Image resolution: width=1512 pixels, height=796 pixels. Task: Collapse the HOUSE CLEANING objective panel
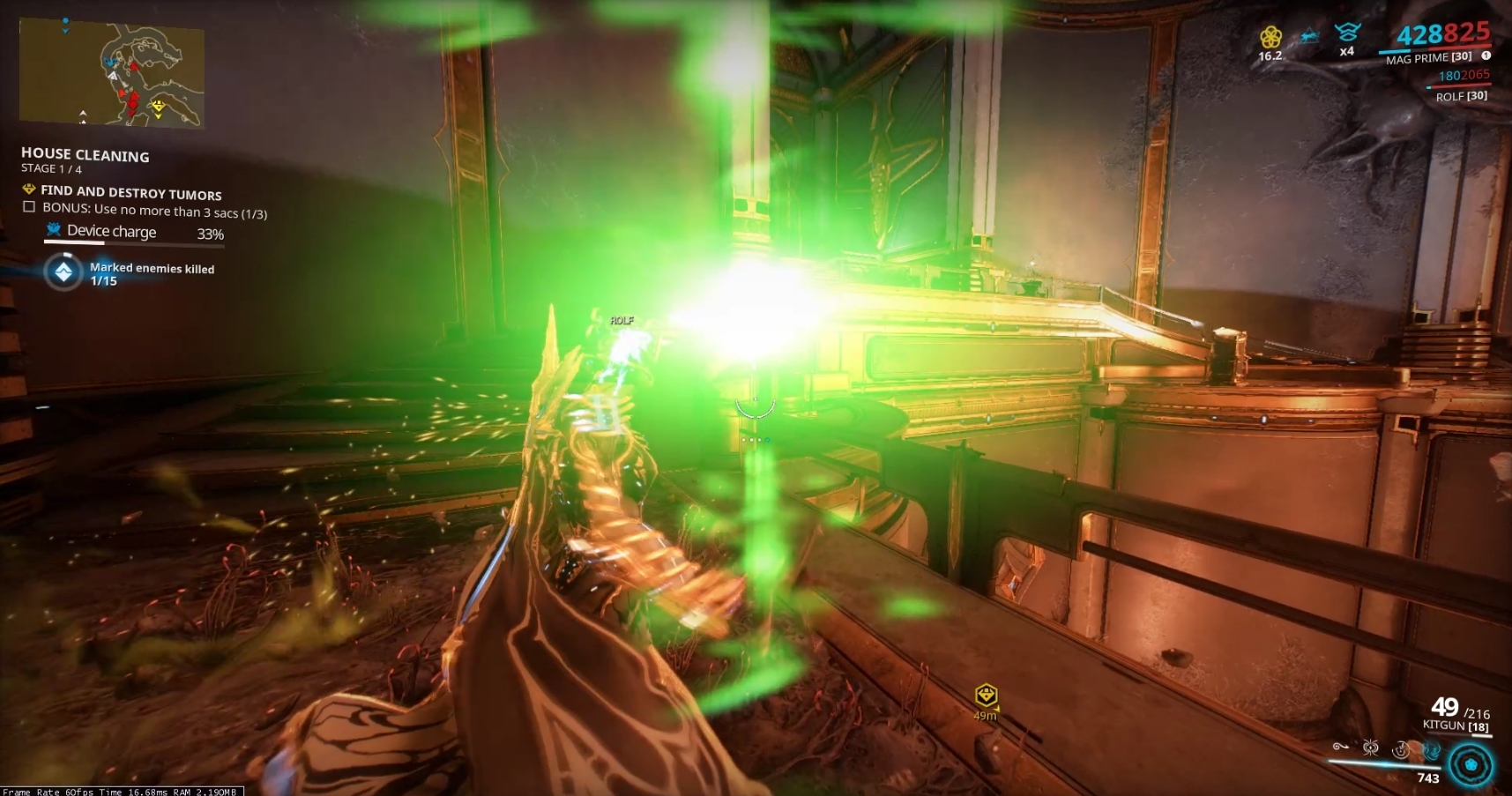tap(85, 155)
